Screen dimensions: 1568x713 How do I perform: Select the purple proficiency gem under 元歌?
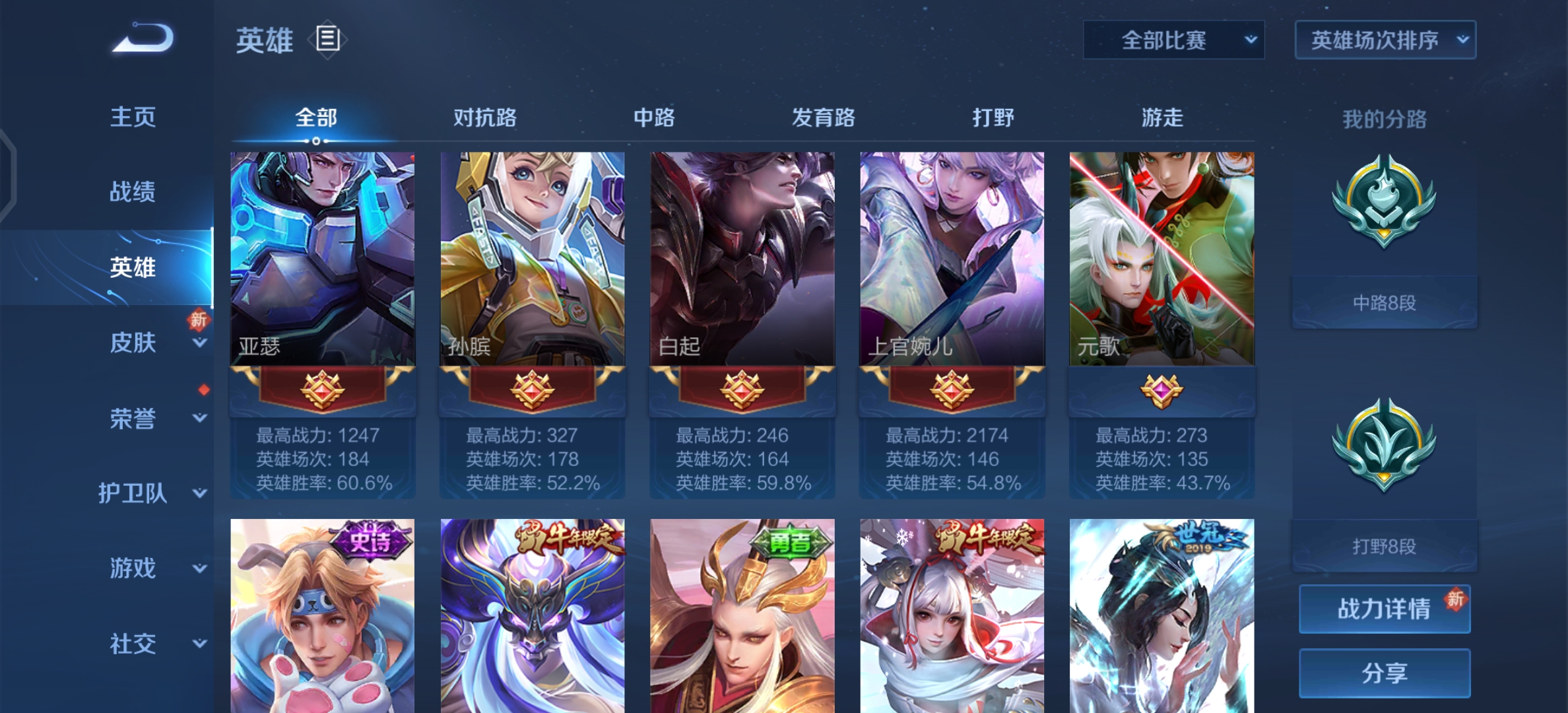point(1161,392)
